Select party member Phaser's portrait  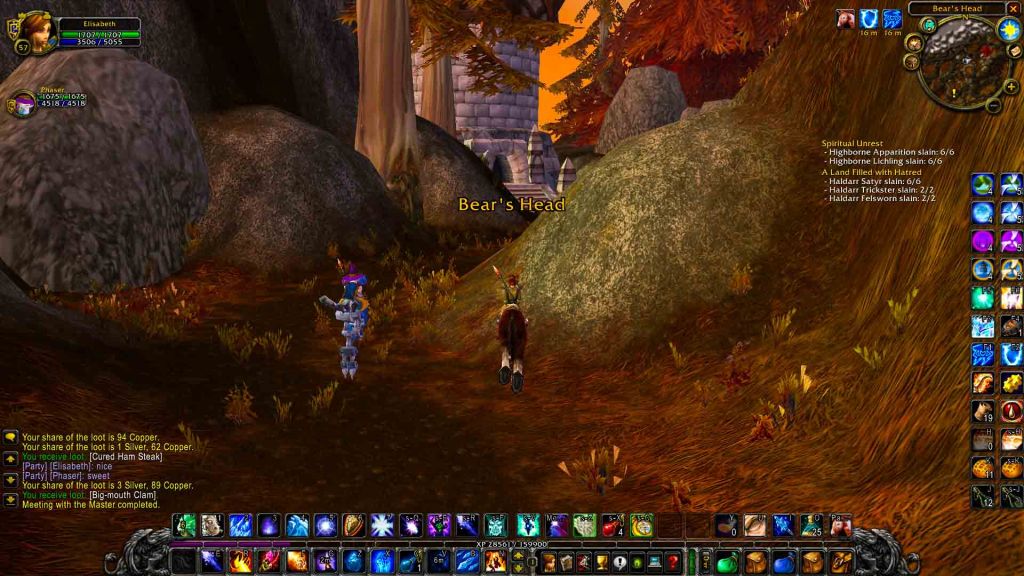[x=22, y=103]
